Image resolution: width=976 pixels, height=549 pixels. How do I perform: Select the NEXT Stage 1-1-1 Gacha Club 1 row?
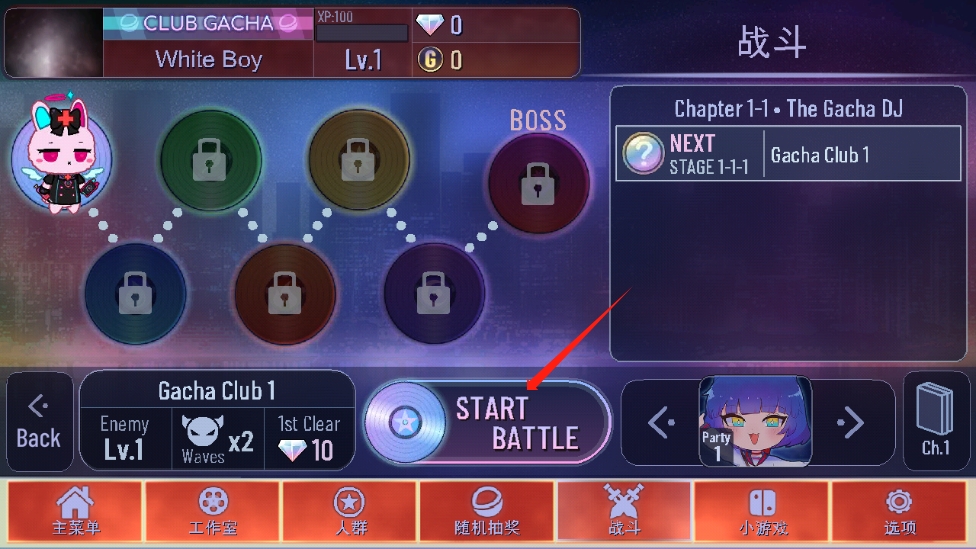[787, 154]
